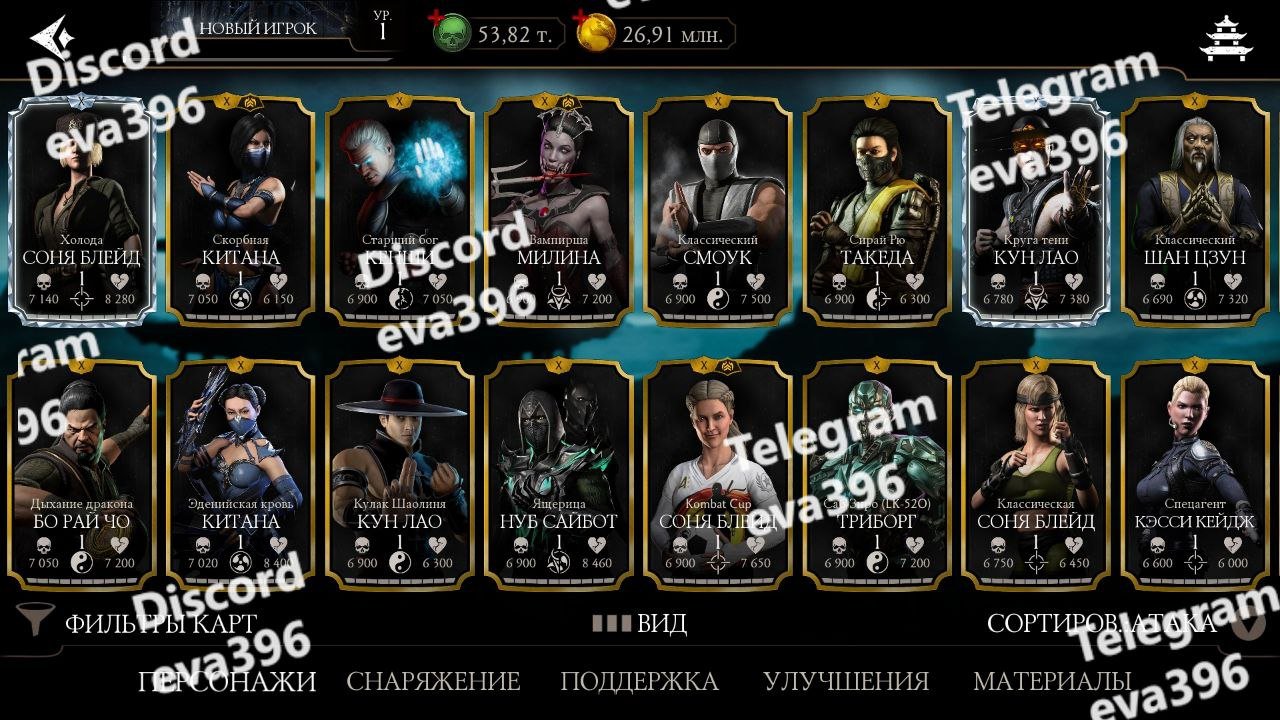The image size is (1280, 720).
Task: Select the Вампирша Милина card
Action: [x=559, y=210]
